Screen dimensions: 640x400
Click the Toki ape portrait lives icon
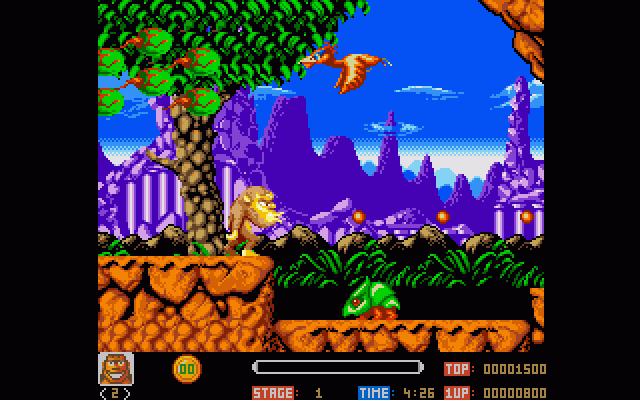coord(115,369)
